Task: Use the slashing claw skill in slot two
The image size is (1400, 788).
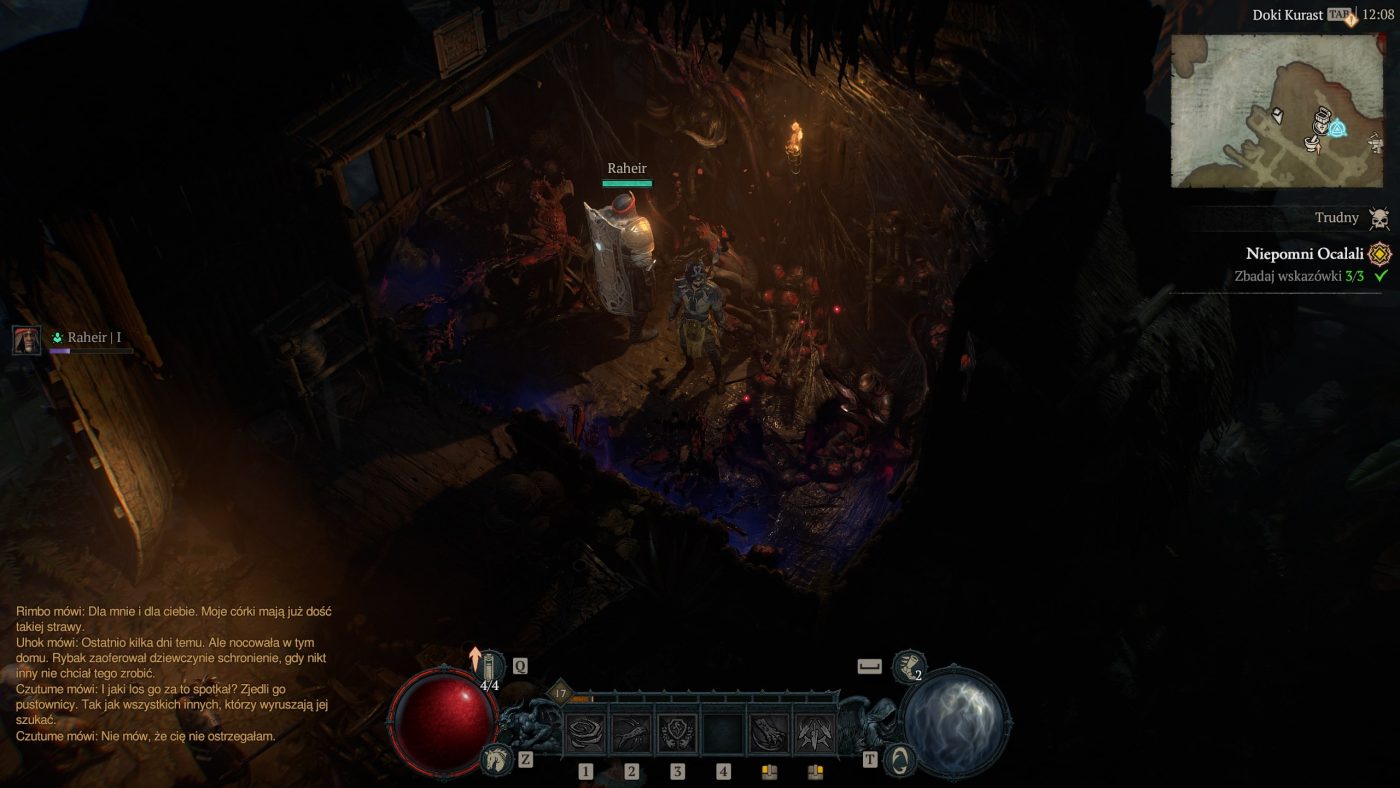Action: click(x=631, y=734)
